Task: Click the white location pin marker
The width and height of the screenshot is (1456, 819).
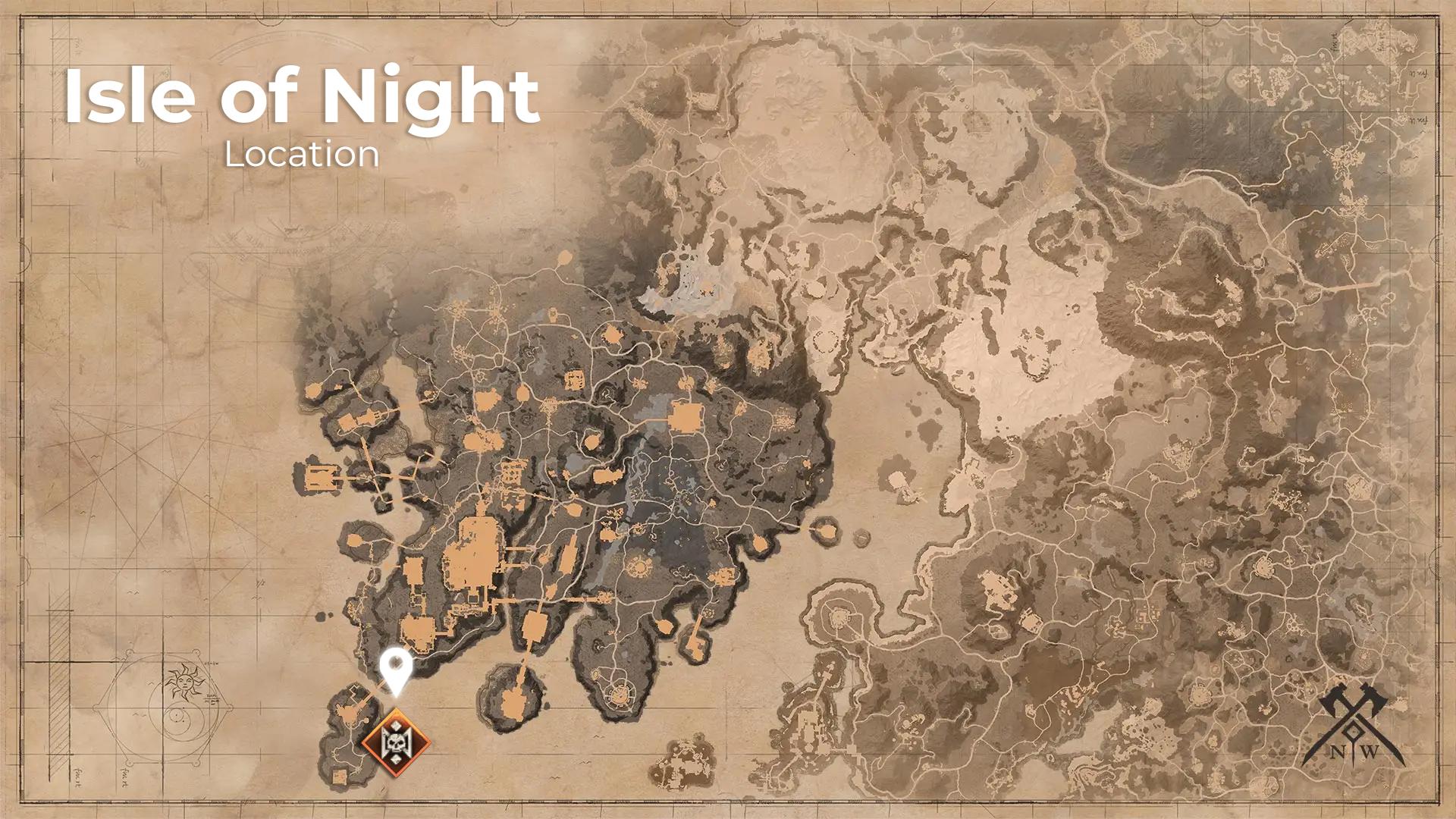Action: (x=395, y=670)
